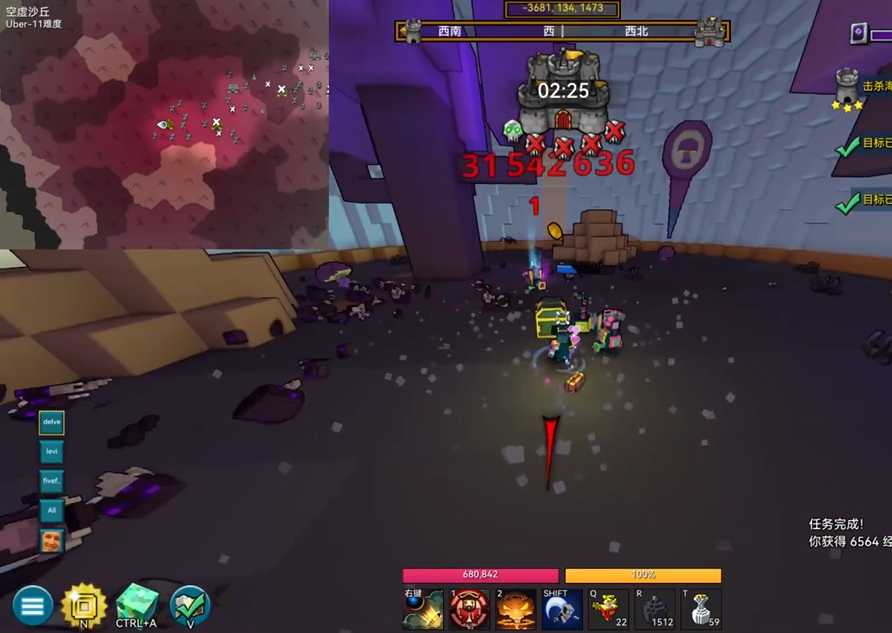Click the face emoji chat button
The width and height of the screenshot is (892, 633).
(x=51, y=541)
